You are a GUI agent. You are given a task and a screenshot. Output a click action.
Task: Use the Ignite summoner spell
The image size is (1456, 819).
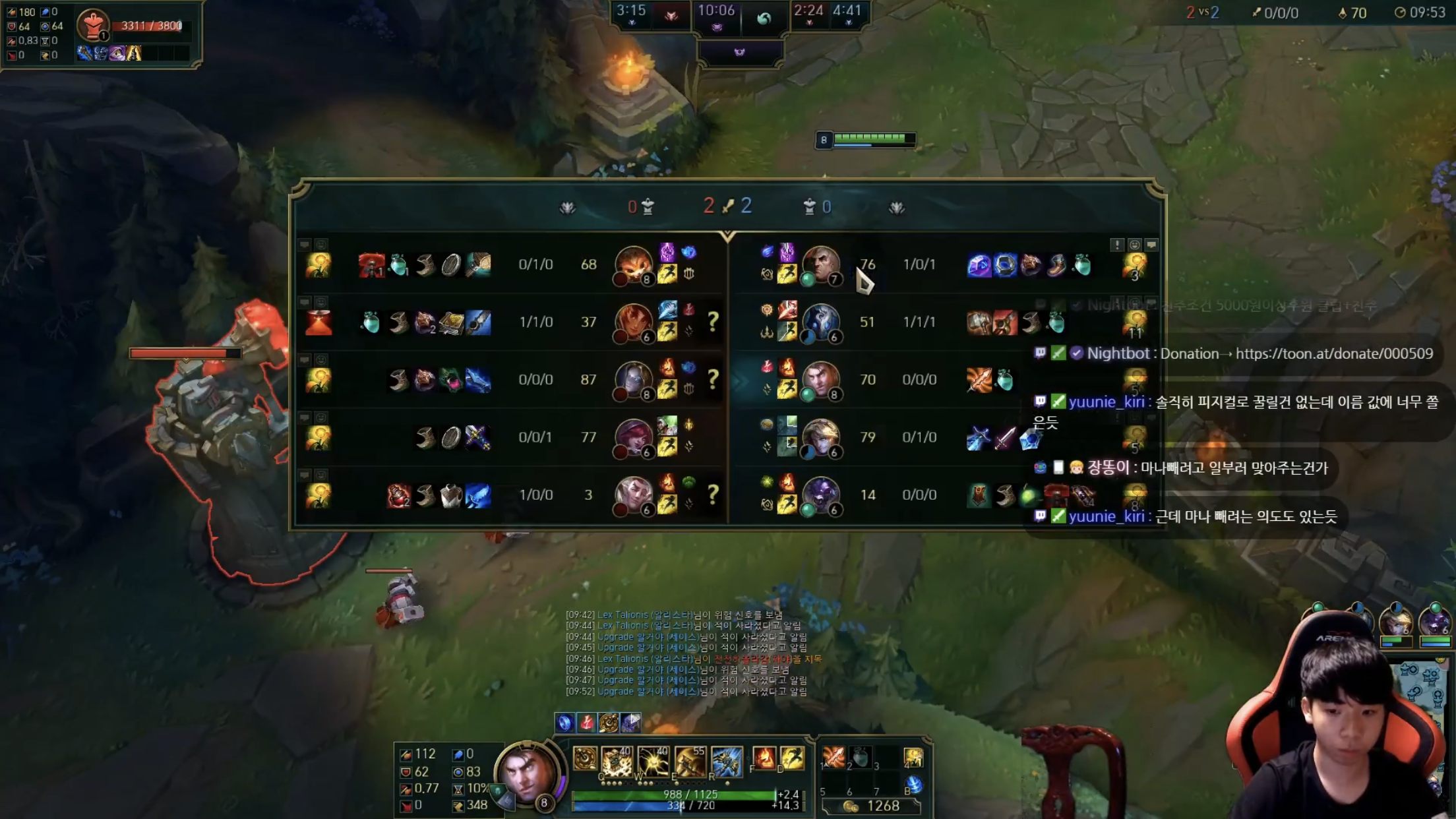click(x=764, y=758)
